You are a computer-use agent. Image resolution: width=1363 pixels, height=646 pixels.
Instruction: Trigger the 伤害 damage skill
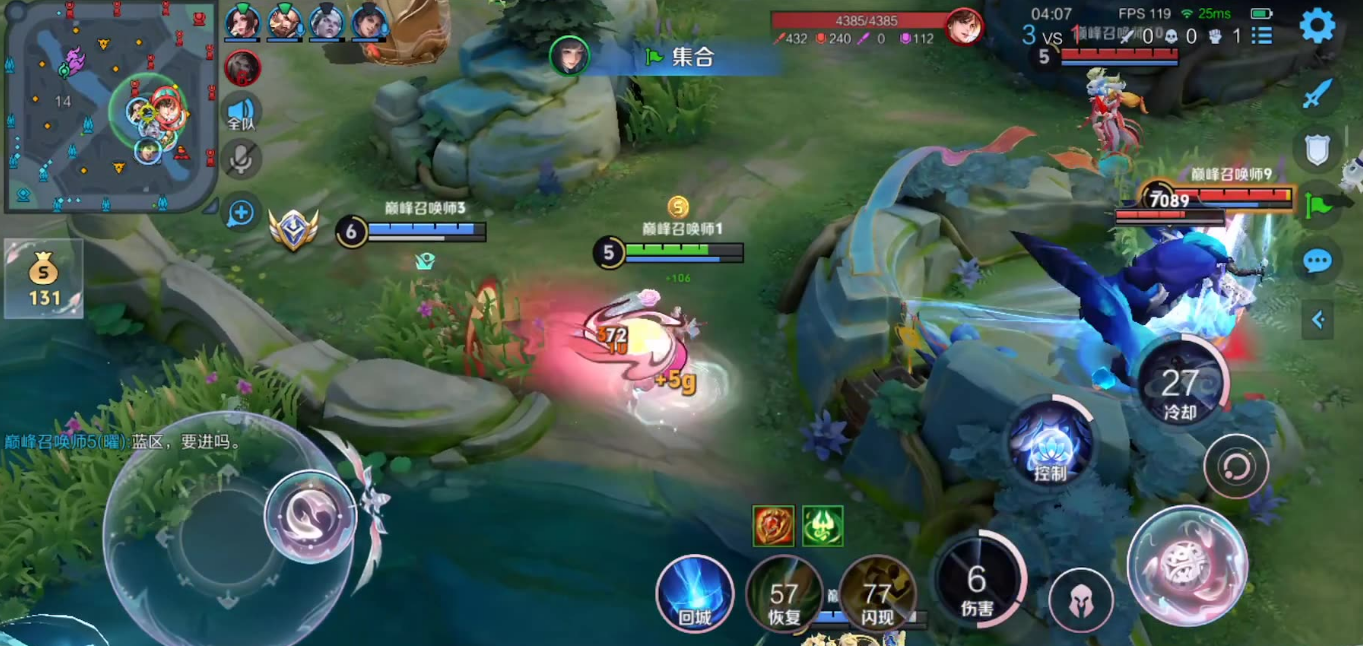[x=978, y=581]
